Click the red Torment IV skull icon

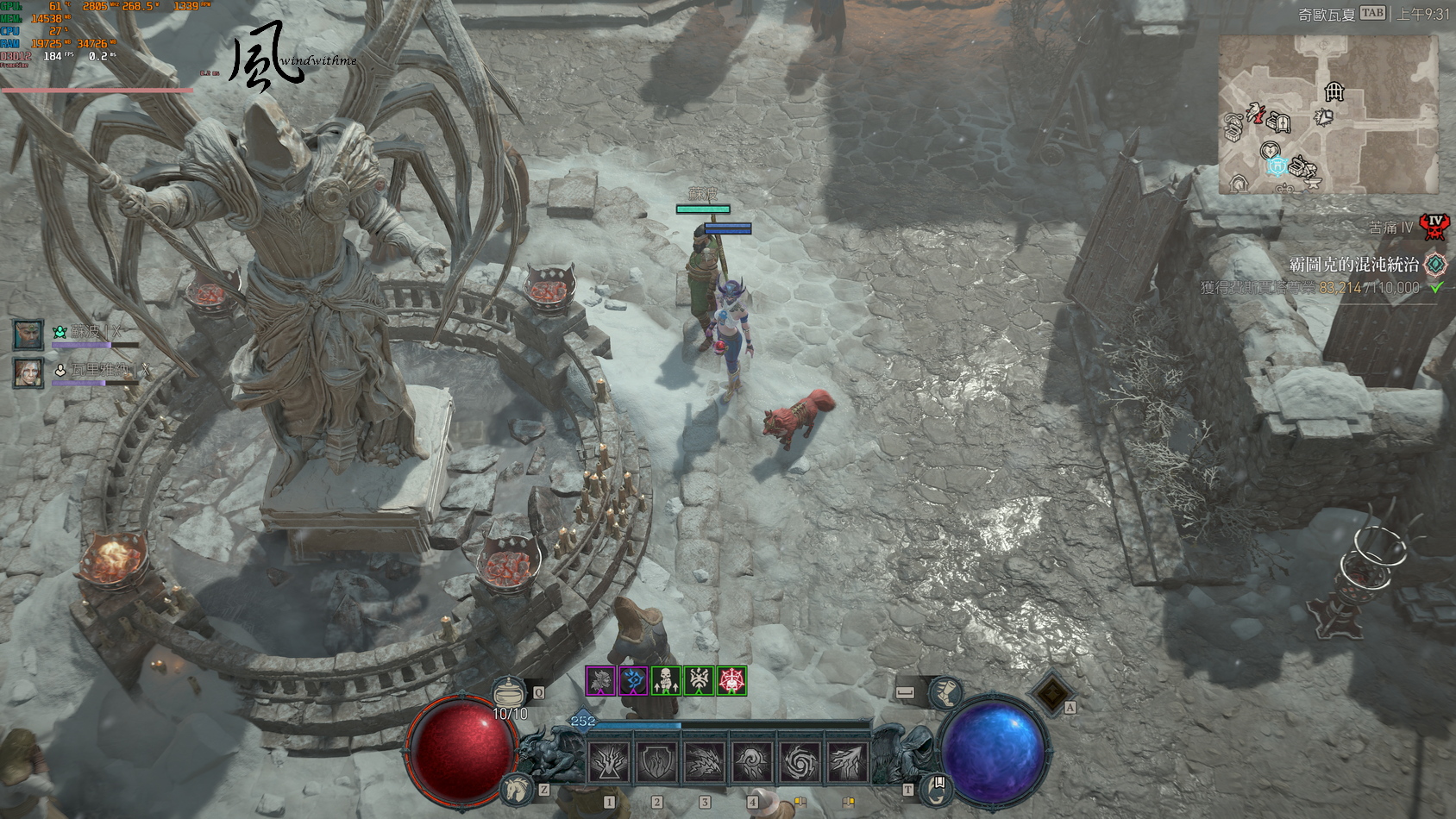pos(1434,227)
